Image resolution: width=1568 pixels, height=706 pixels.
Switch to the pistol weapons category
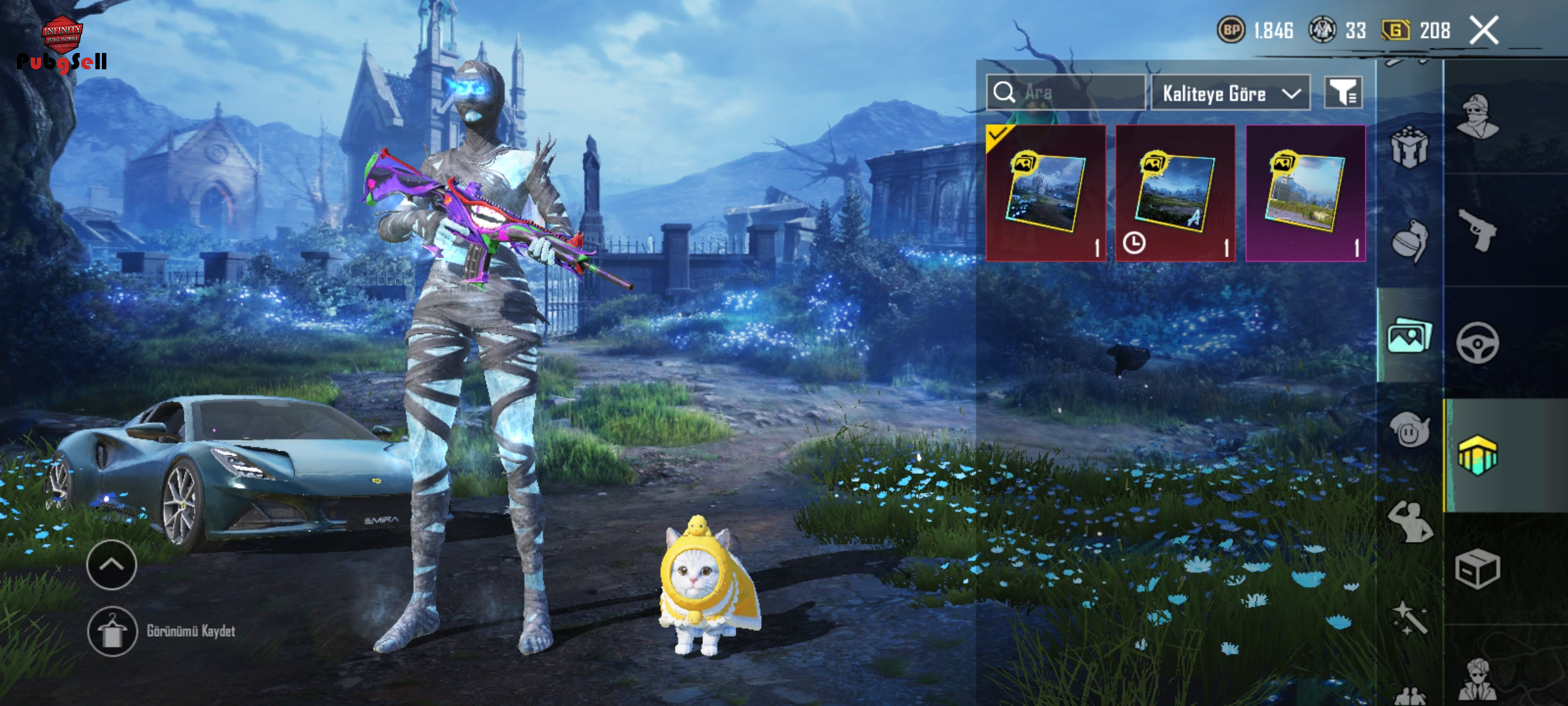[x=1478, y=230]
